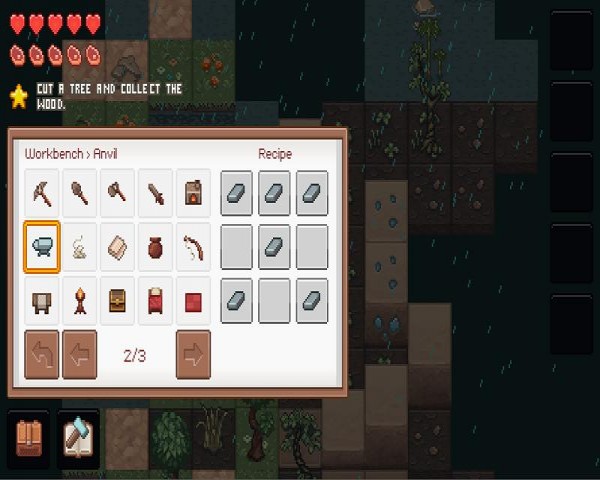Screen dimensions: 600x480
Task: Choose the shovel recipe slot
Action: point(80,192)
